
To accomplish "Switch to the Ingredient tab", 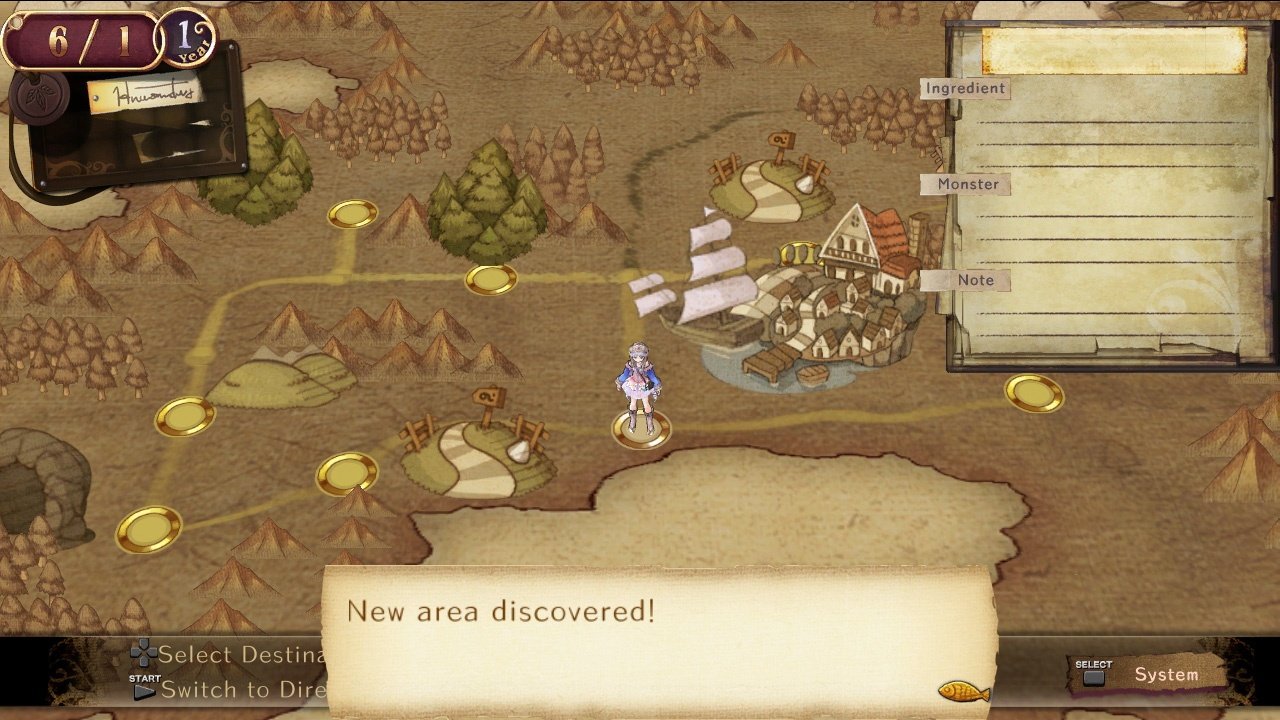I will pyautogui.click(x=965, y=89).
